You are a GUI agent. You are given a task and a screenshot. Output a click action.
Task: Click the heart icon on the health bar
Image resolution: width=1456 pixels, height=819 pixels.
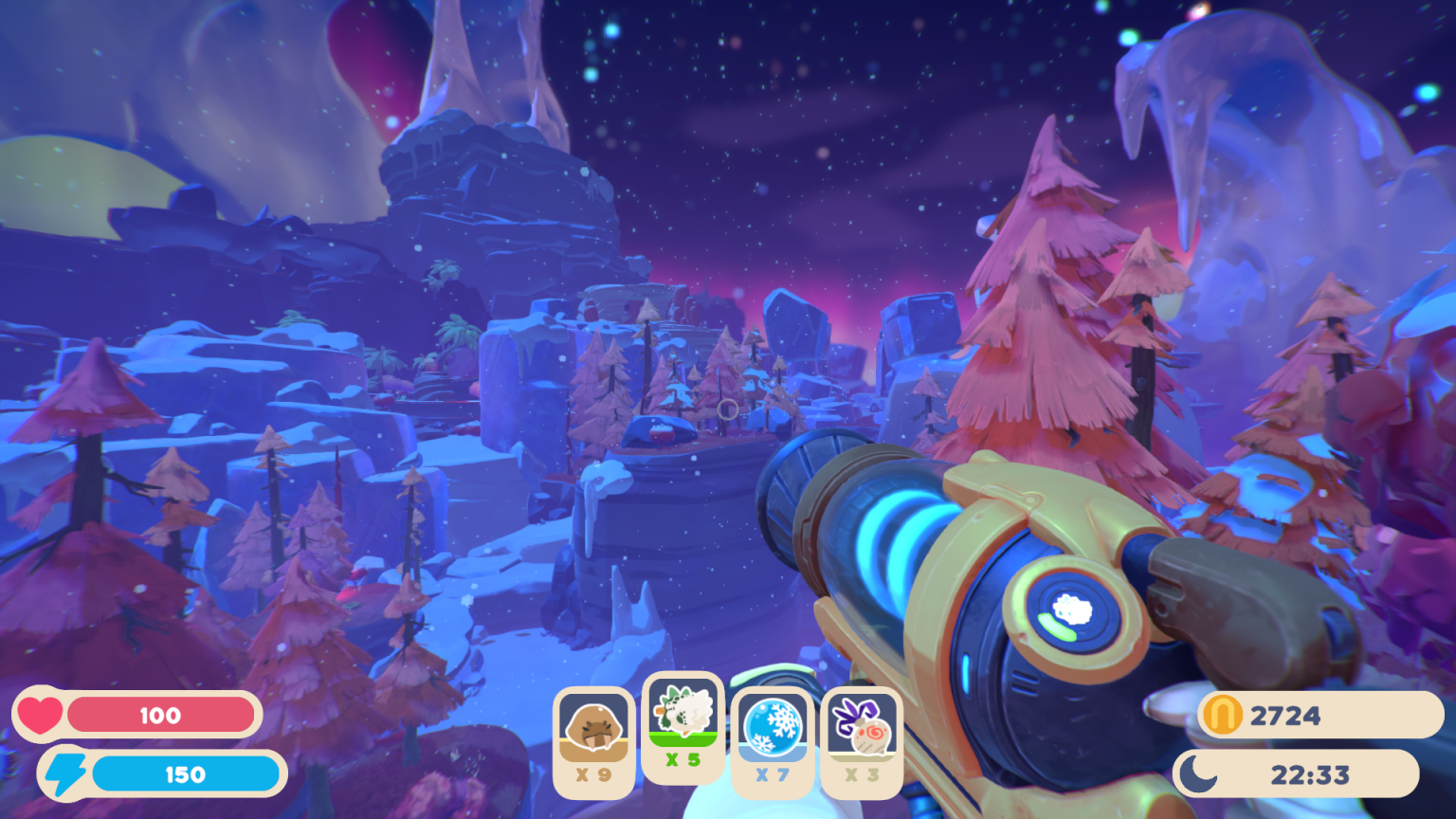pos(42,715)
